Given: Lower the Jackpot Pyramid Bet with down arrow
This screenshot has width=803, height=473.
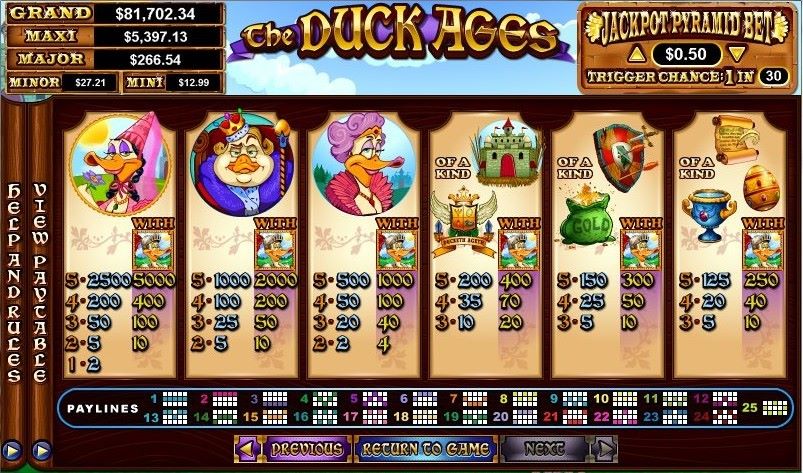Looking at the screenshot, I should tap(736, 53).
